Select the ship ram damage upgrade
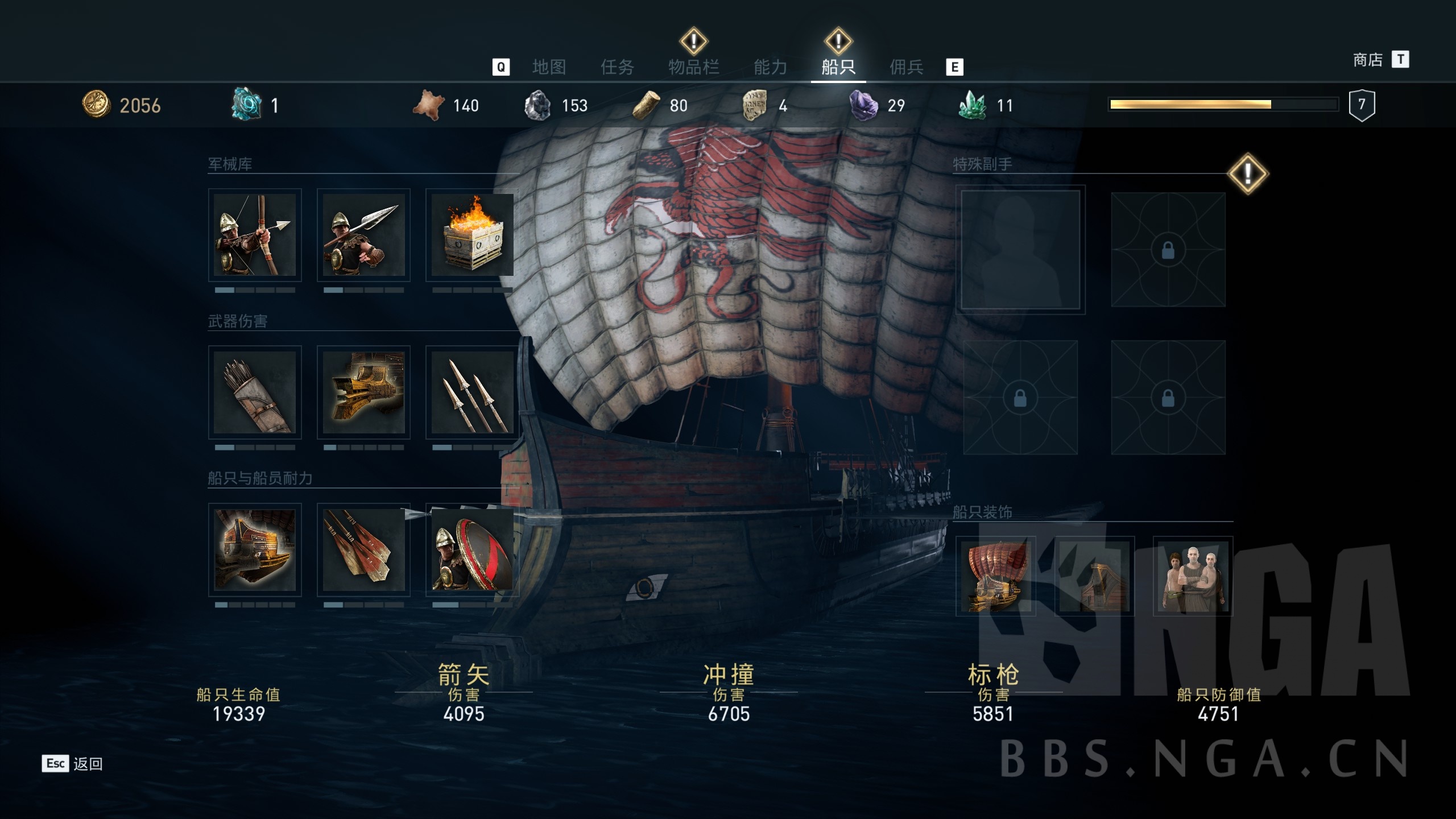 coord(363,392)
